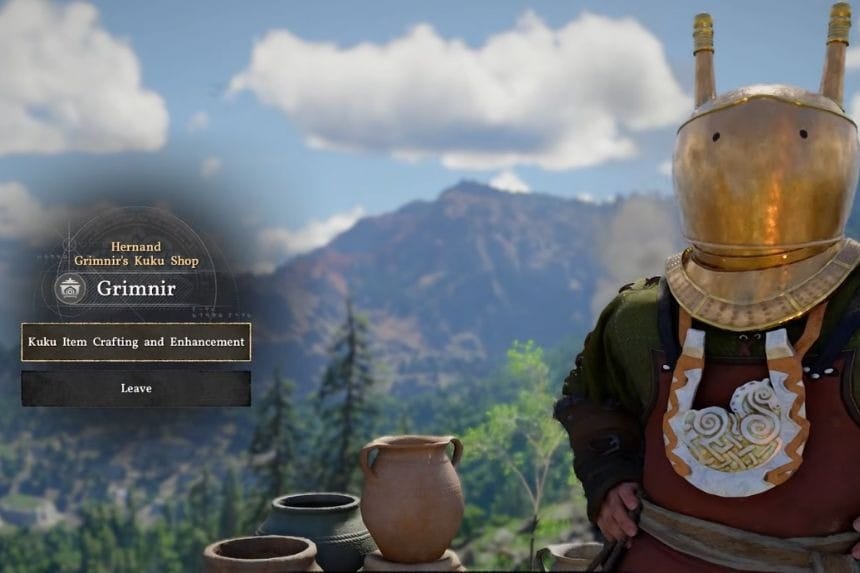The width and height of the screenshot is (860, 573).
Task: Open Kuku Item Crafting and Enhancement
Action: (x=136, y=342)
